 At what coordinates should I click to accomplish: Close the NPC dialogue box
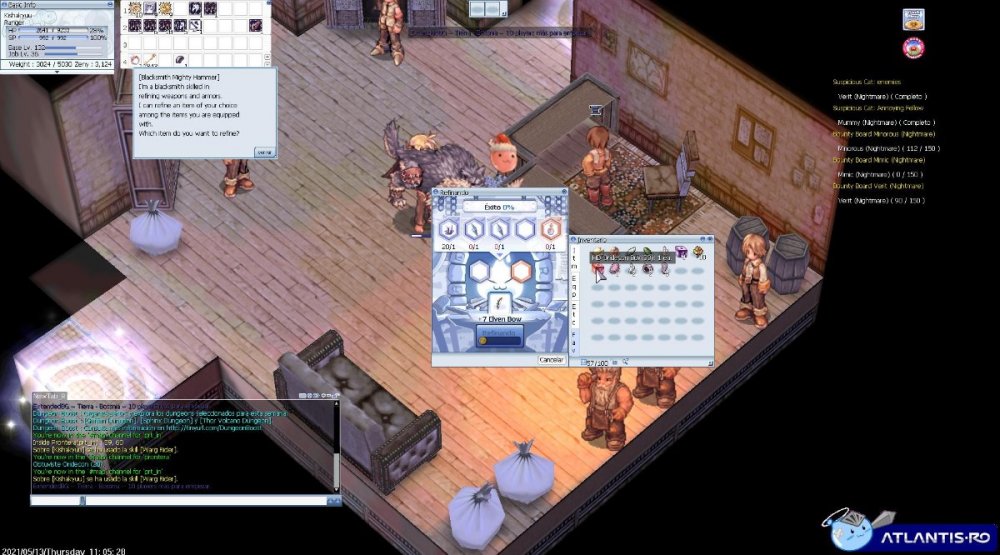click(264, 152)
